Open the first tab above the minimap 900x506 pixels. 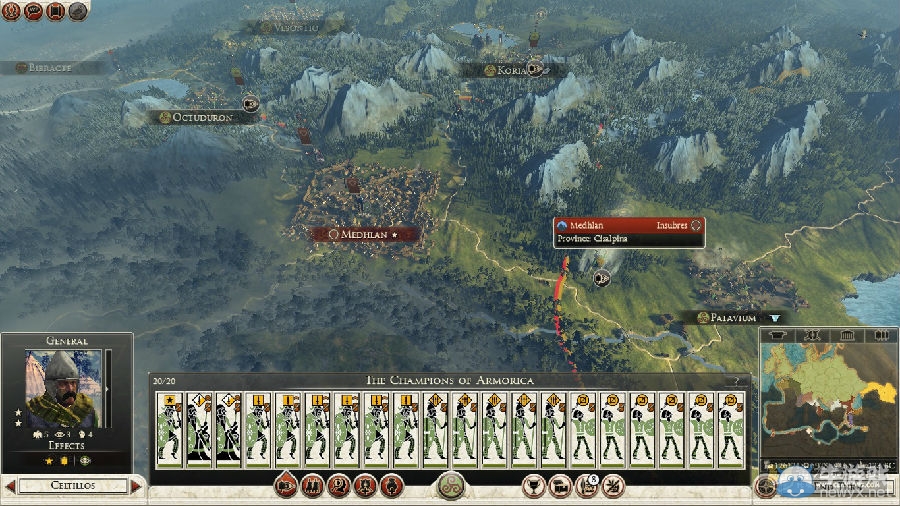(775, 336)
